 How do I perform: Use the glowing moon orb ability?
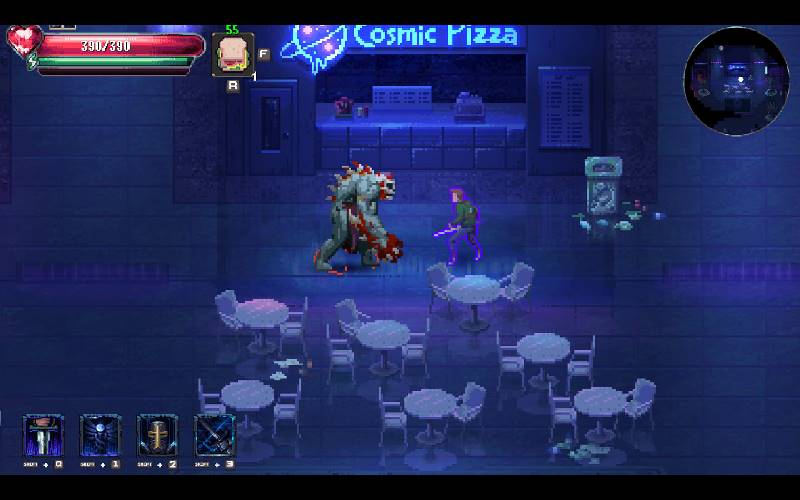click(101, 436)
